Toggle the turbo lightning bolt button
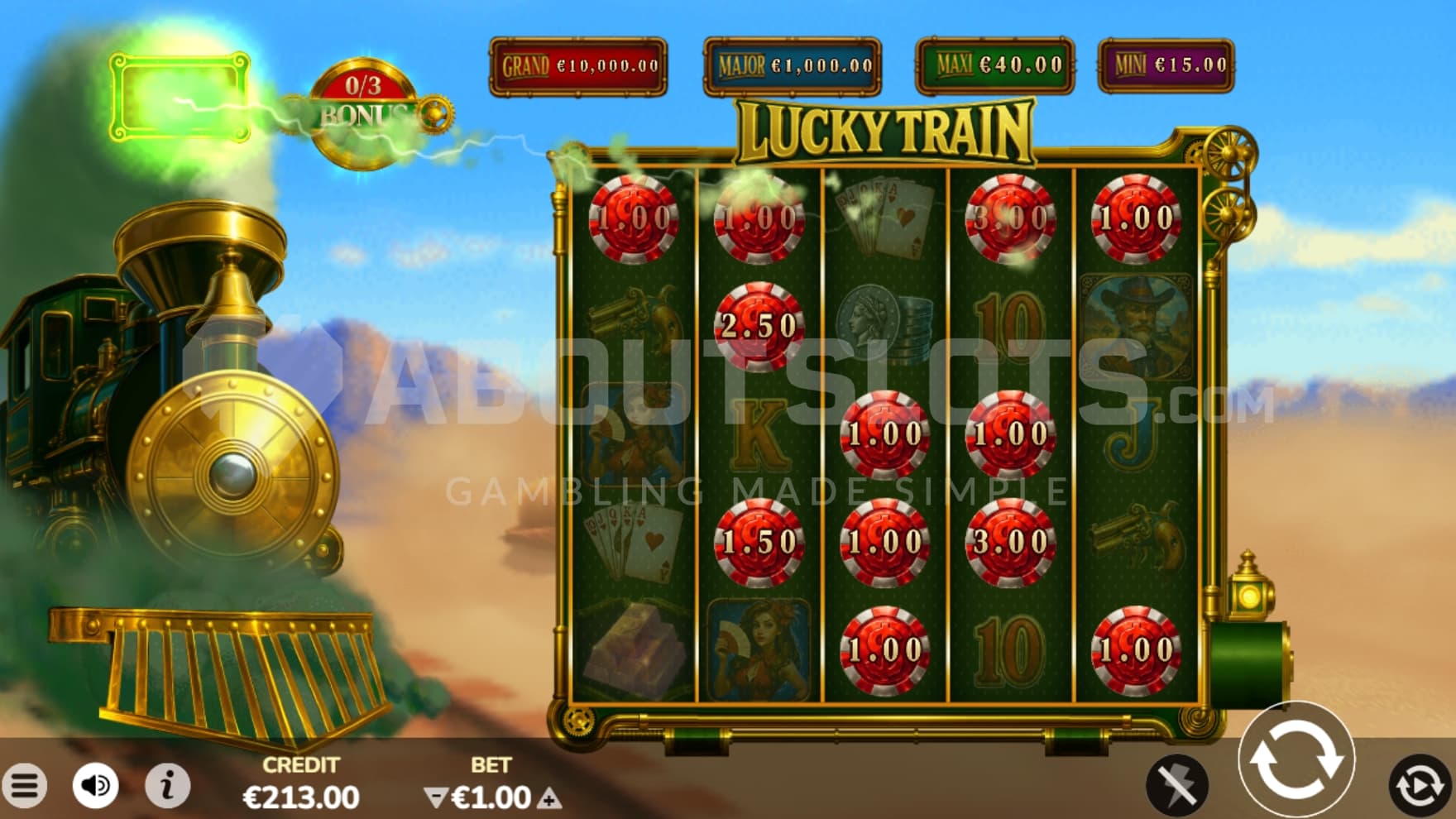The width and height of the screenshot is (1456, 819). pyautogui.click(x=1176, y=783)
